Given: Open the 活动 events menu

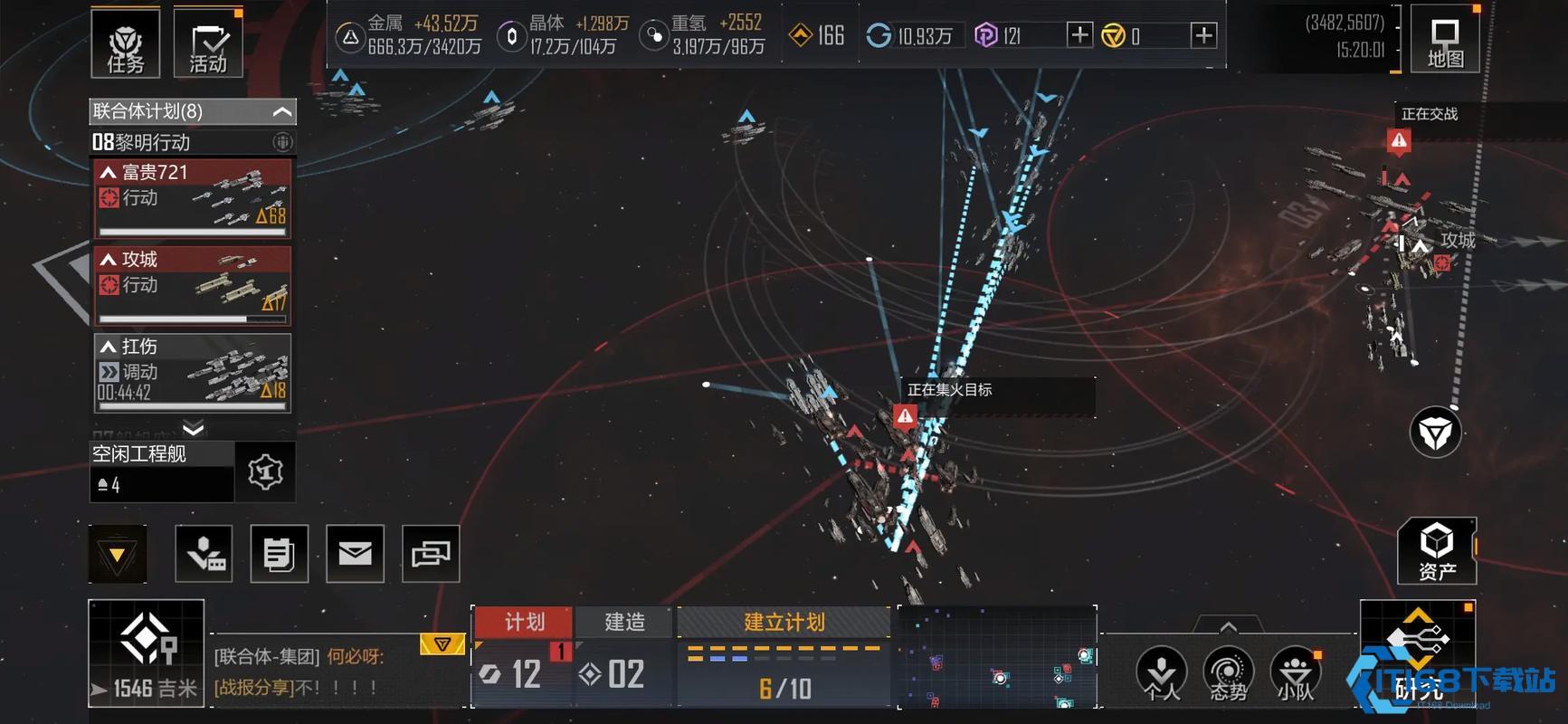Looking at the screenshot, I should click(x=208, y=43).
